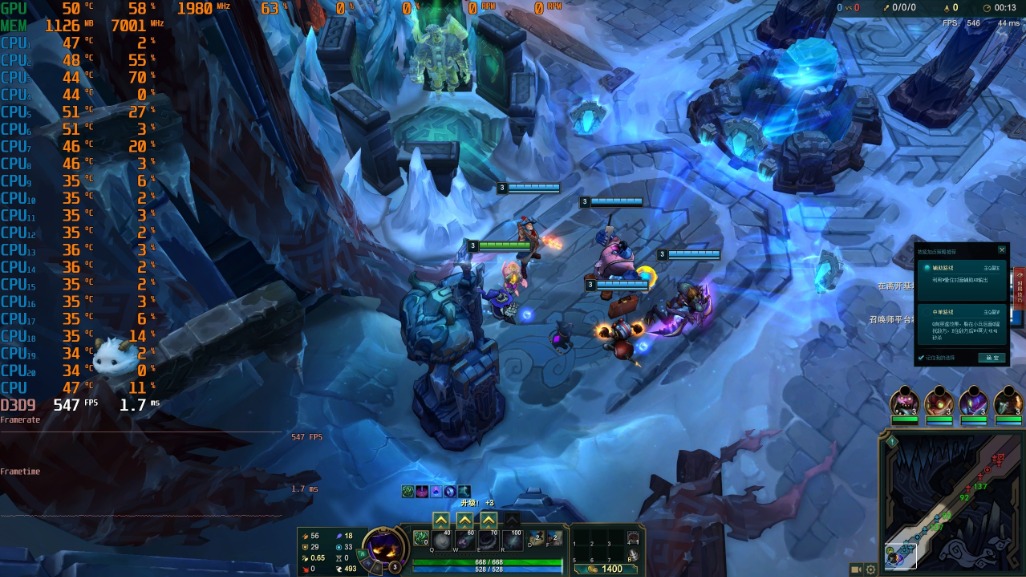Close the popup panel with the X
The image size is (1026, 577).
[x=1001, y=250]
